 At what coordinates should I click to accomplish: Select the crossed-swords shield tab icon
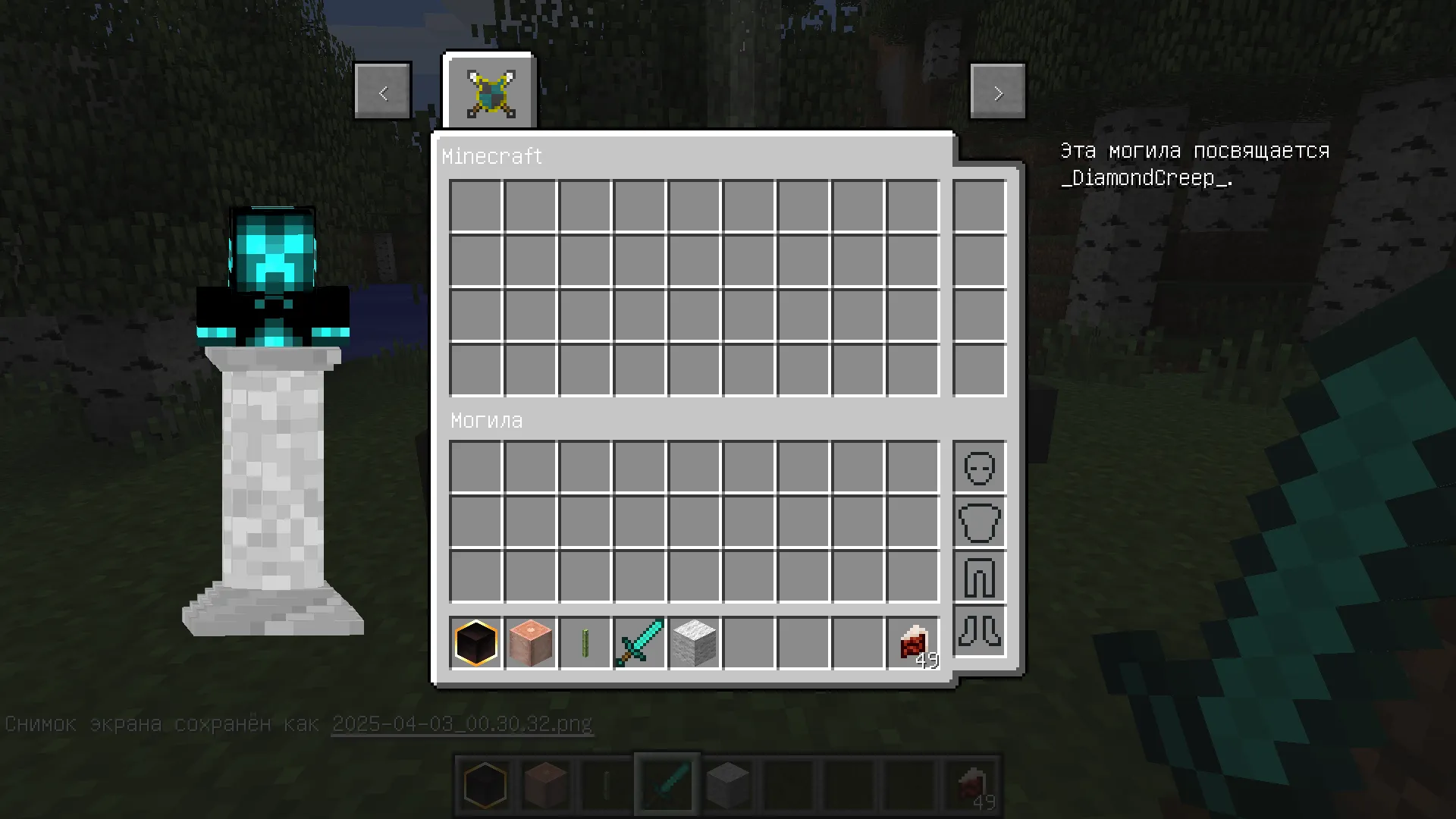tap(489, 91)
